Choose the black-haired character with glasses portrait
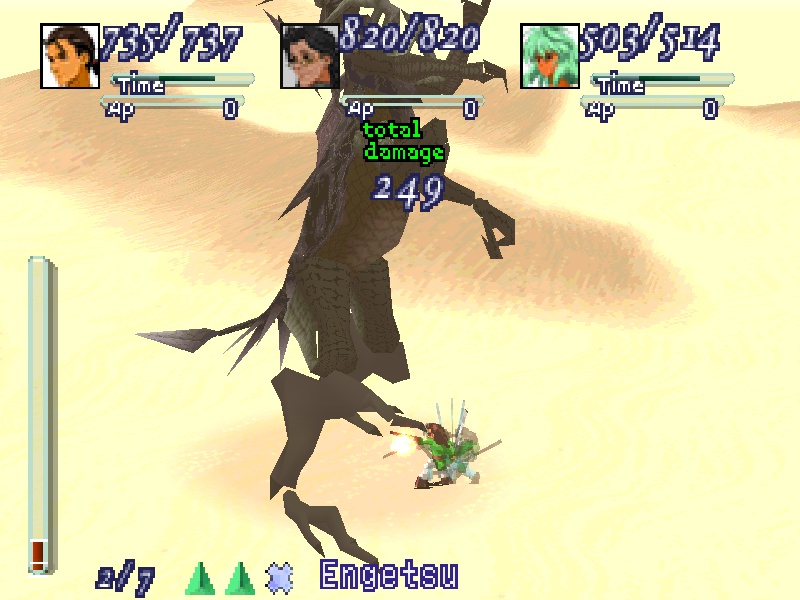The width and height of the screenshot is (800, 600). click(x=310, y=56)
